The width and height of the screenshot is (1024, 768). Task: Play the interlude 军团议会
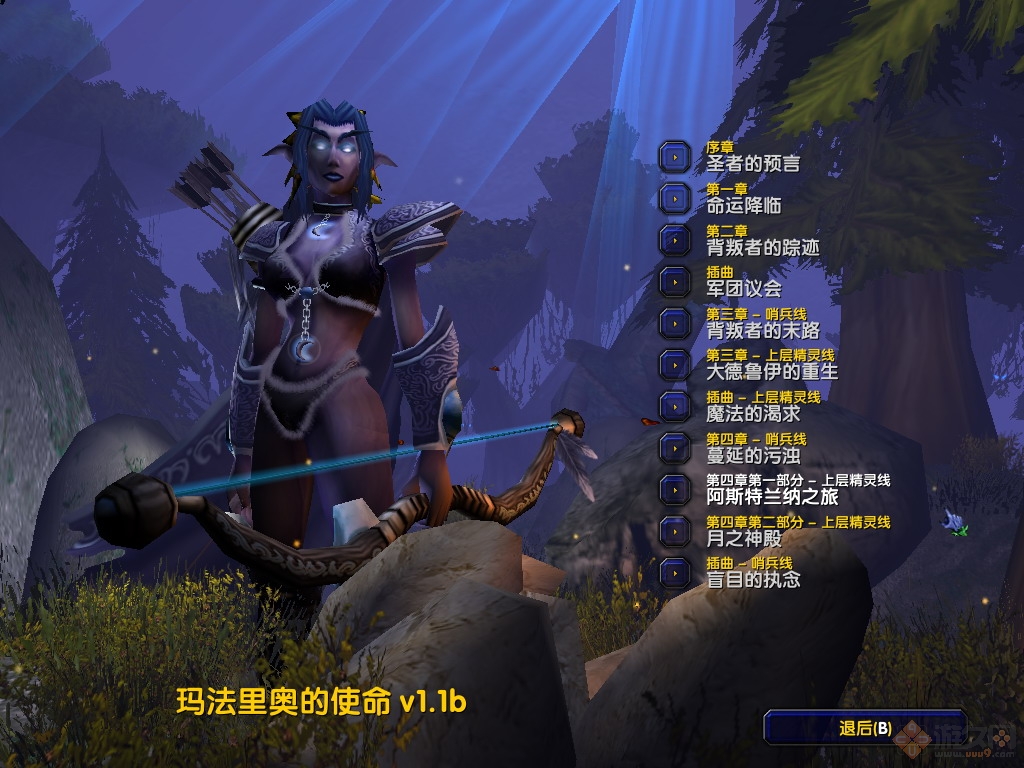pyautogui.click(x=676, y=282)
